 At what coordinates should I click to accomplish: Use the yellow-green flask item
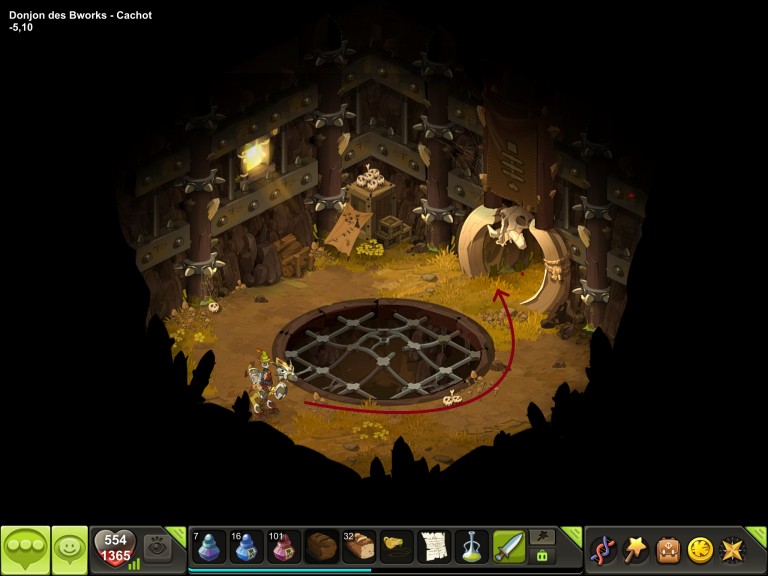pos(471,547)
